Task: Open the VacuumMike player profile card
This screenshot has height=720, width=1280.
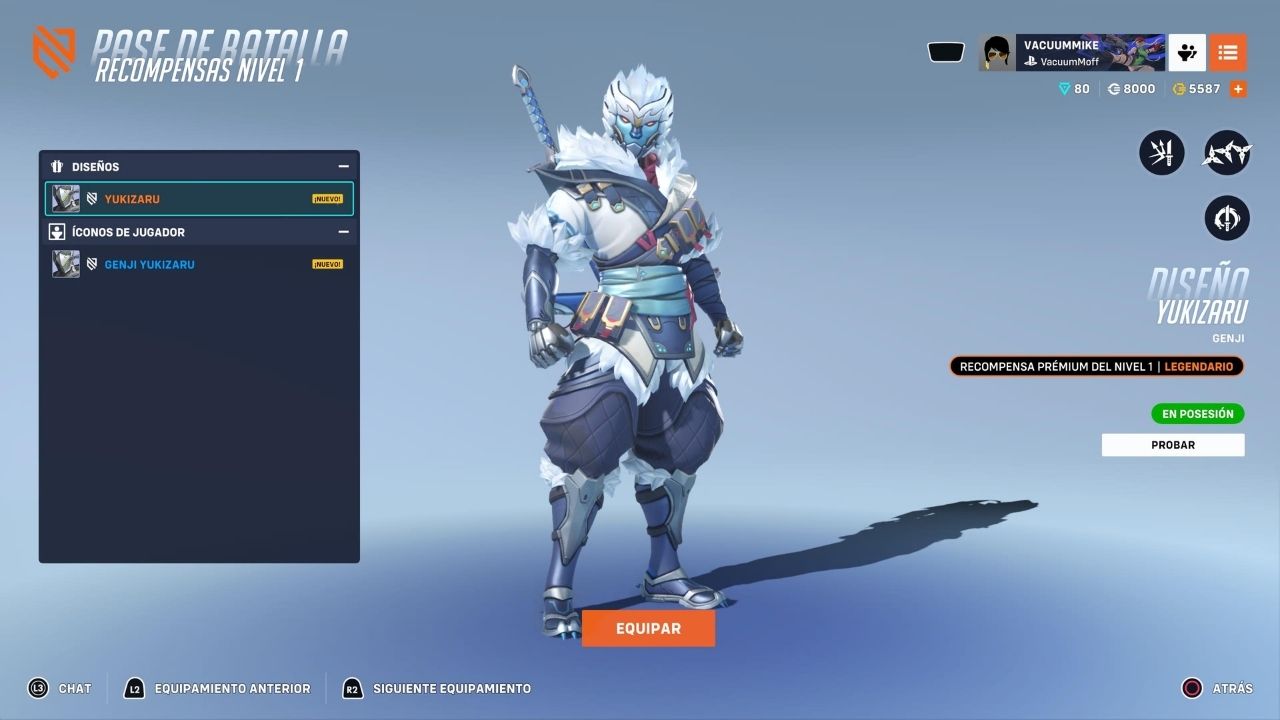Action: (x=1071, y=52)
